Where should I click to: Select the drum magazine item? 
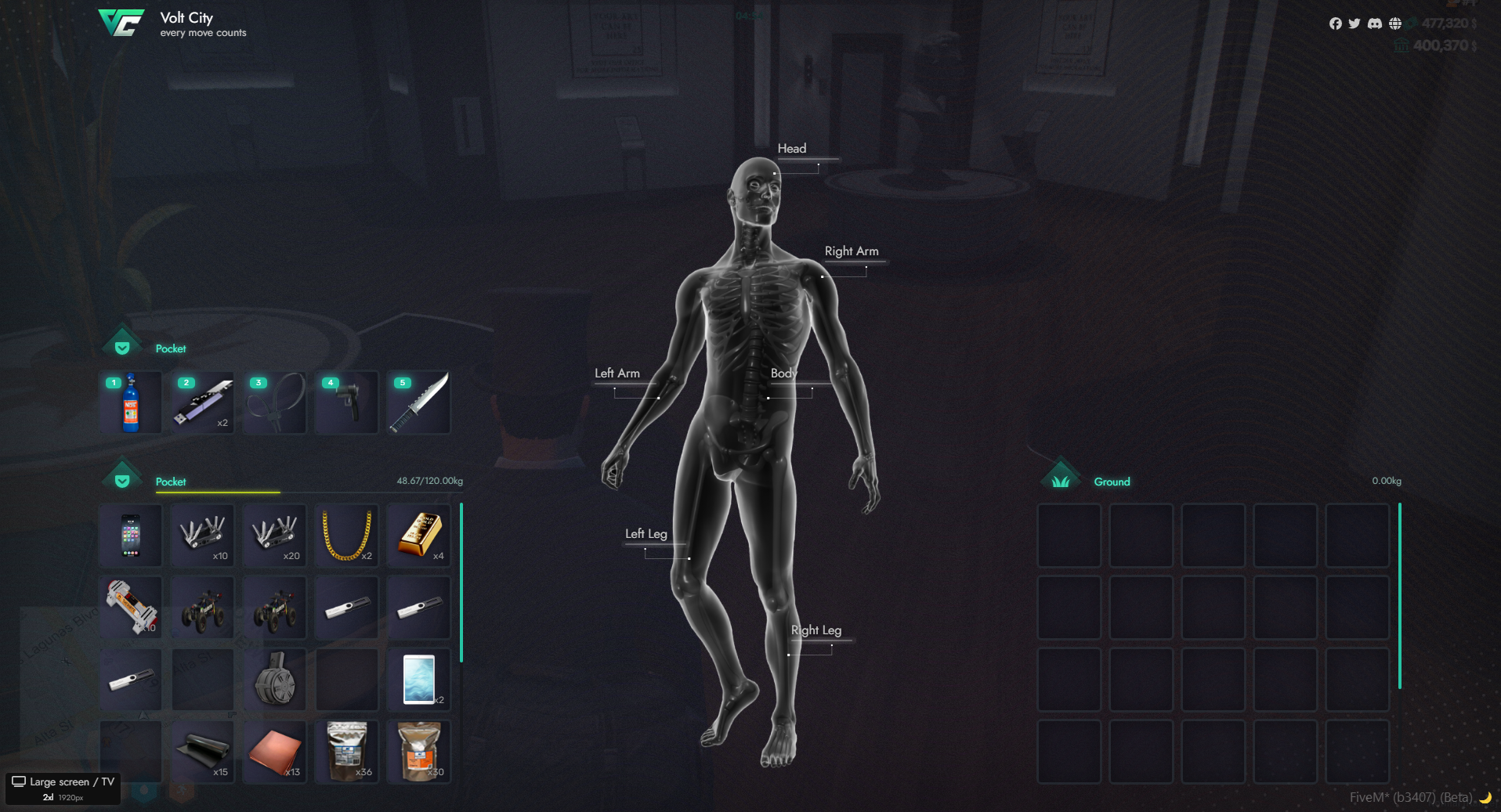(x=274, y=679)
